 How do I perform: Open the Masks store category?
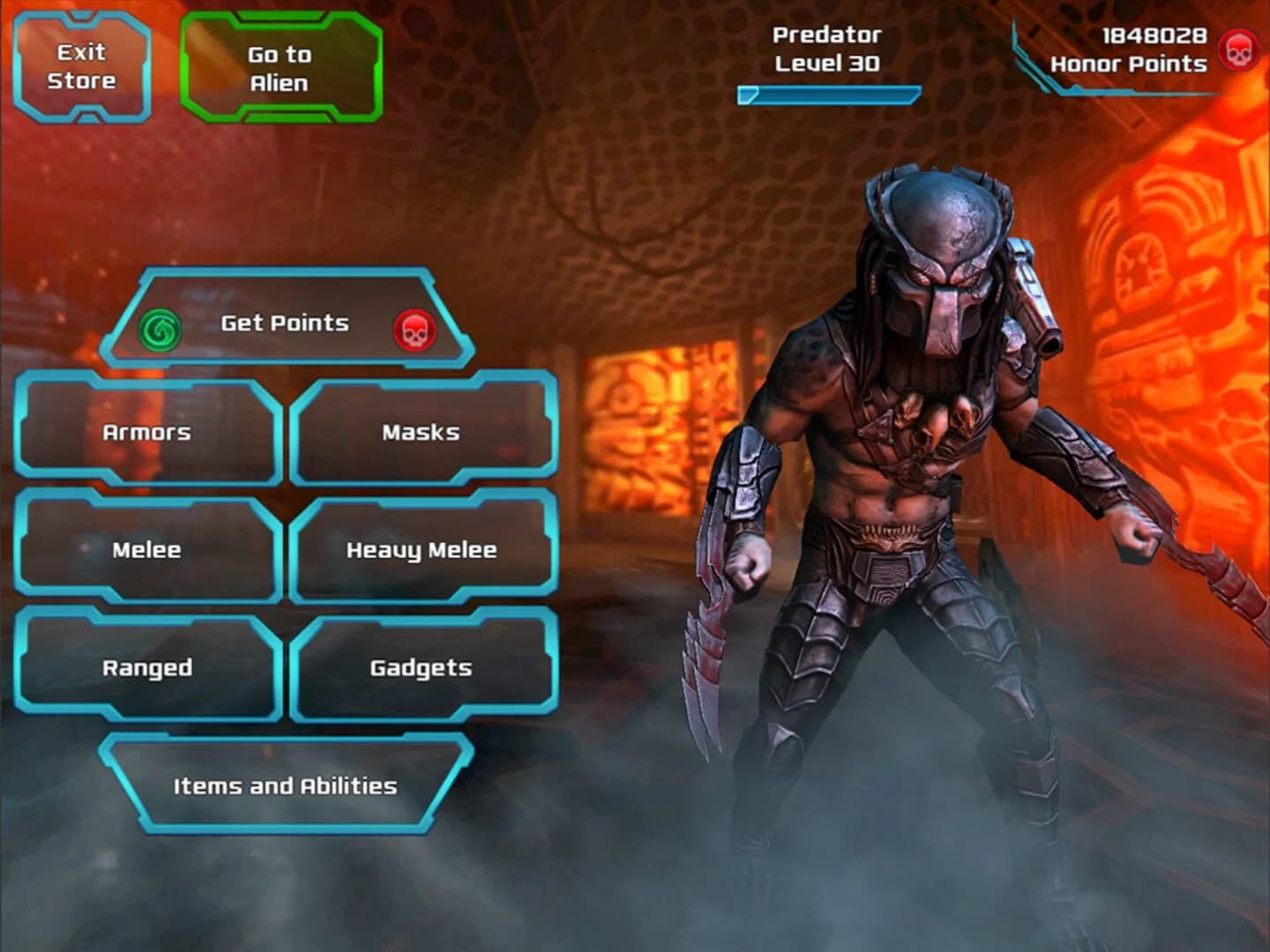click(x=421, y=432)
